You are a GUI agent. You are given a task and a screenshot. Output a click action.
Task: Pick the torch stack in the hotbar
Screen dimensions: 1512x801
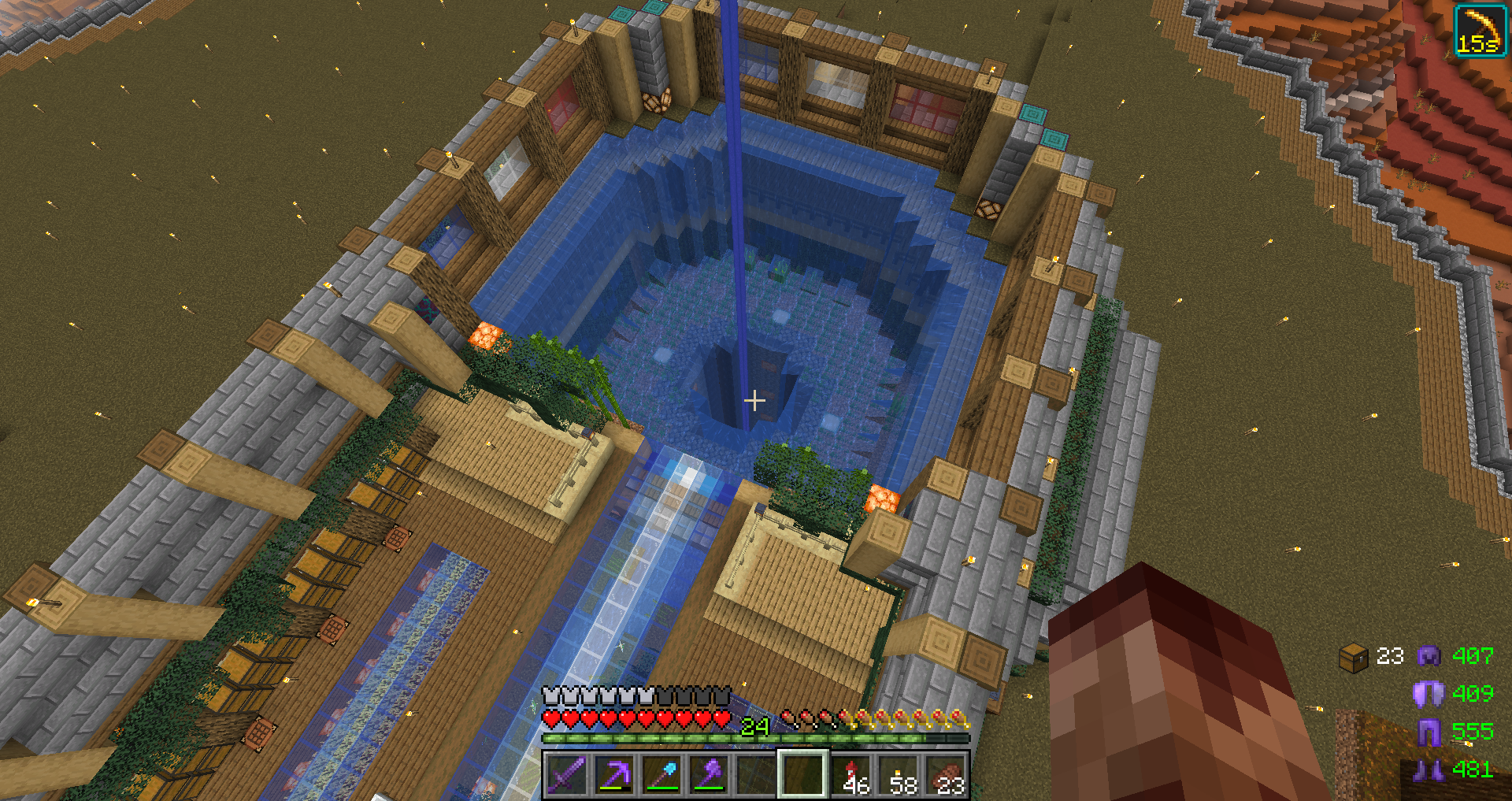[x=899, y=774]
